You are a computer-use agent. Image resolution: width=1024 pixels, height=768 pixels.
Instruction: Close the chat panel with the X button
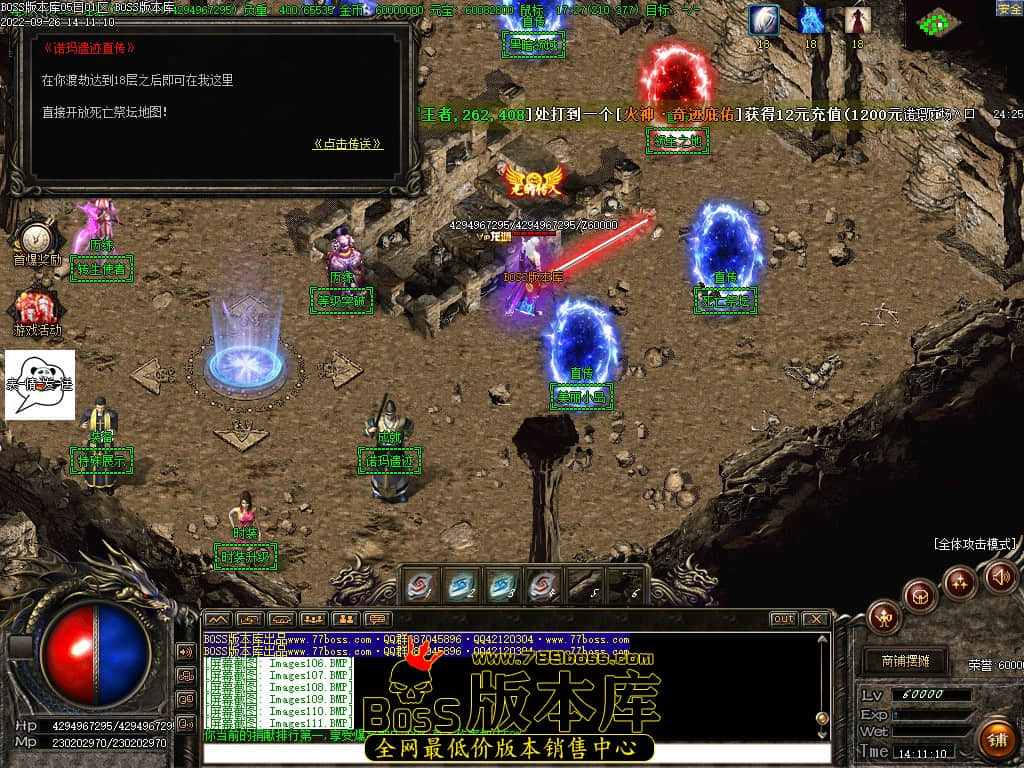[x=815, y=619]
